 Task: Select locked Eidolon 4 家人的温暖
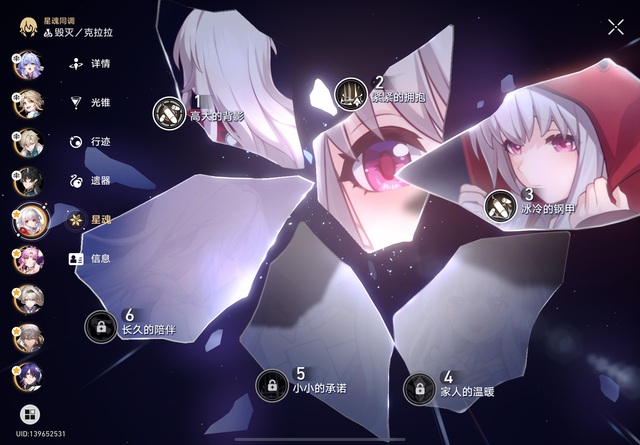(x=419, y=388)
